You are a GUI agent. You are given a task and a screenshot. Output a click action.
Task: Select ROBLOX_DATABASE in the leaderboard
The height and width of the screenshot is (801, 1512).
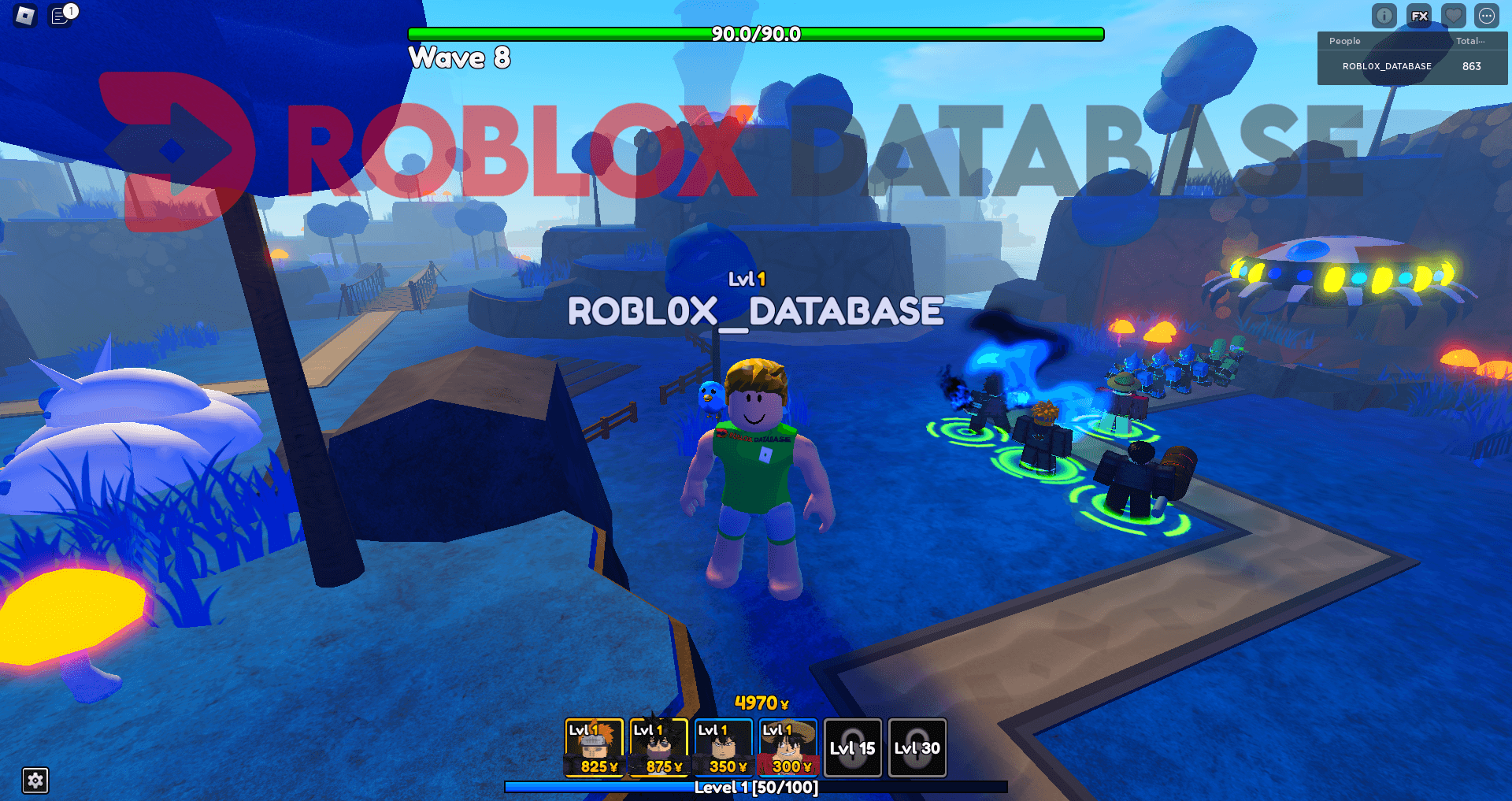click(1389, 66)
